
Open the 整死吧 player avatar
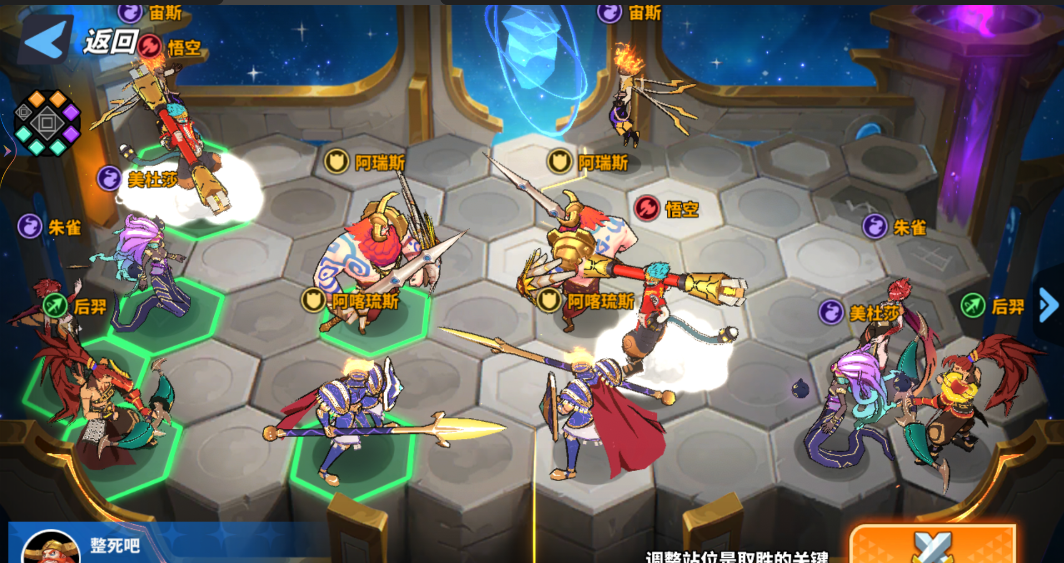(x=50, y=549)
